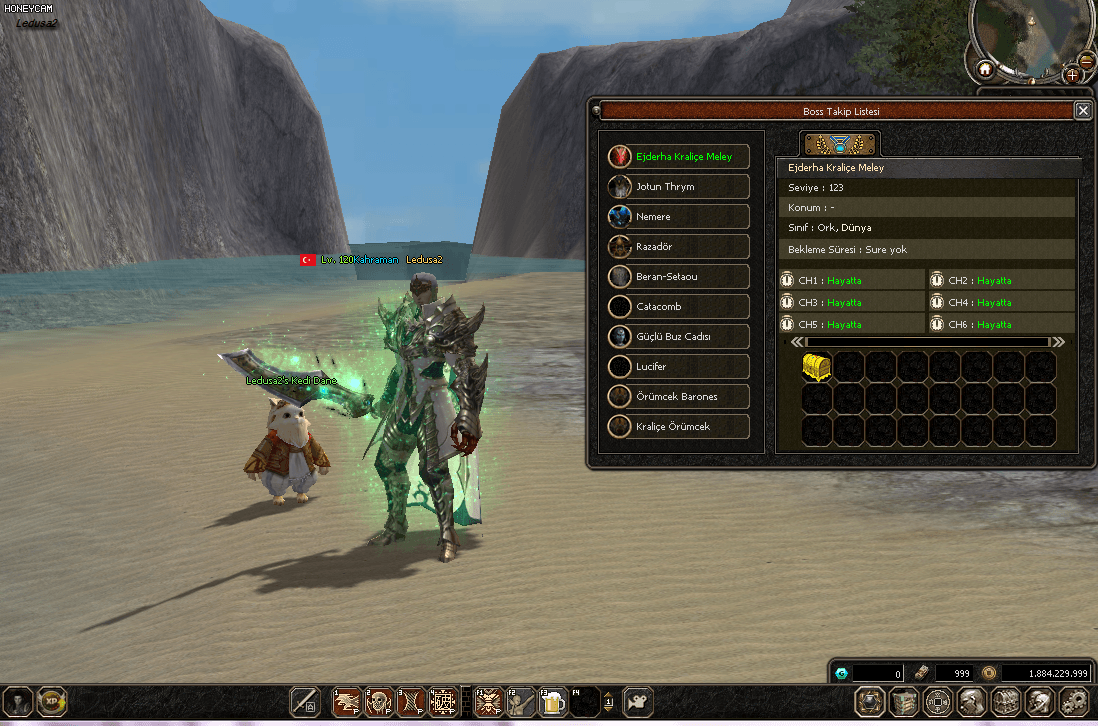Select the Örümcek Barones entry
This screenshot has height=726, width=1098.
point(679,397)
